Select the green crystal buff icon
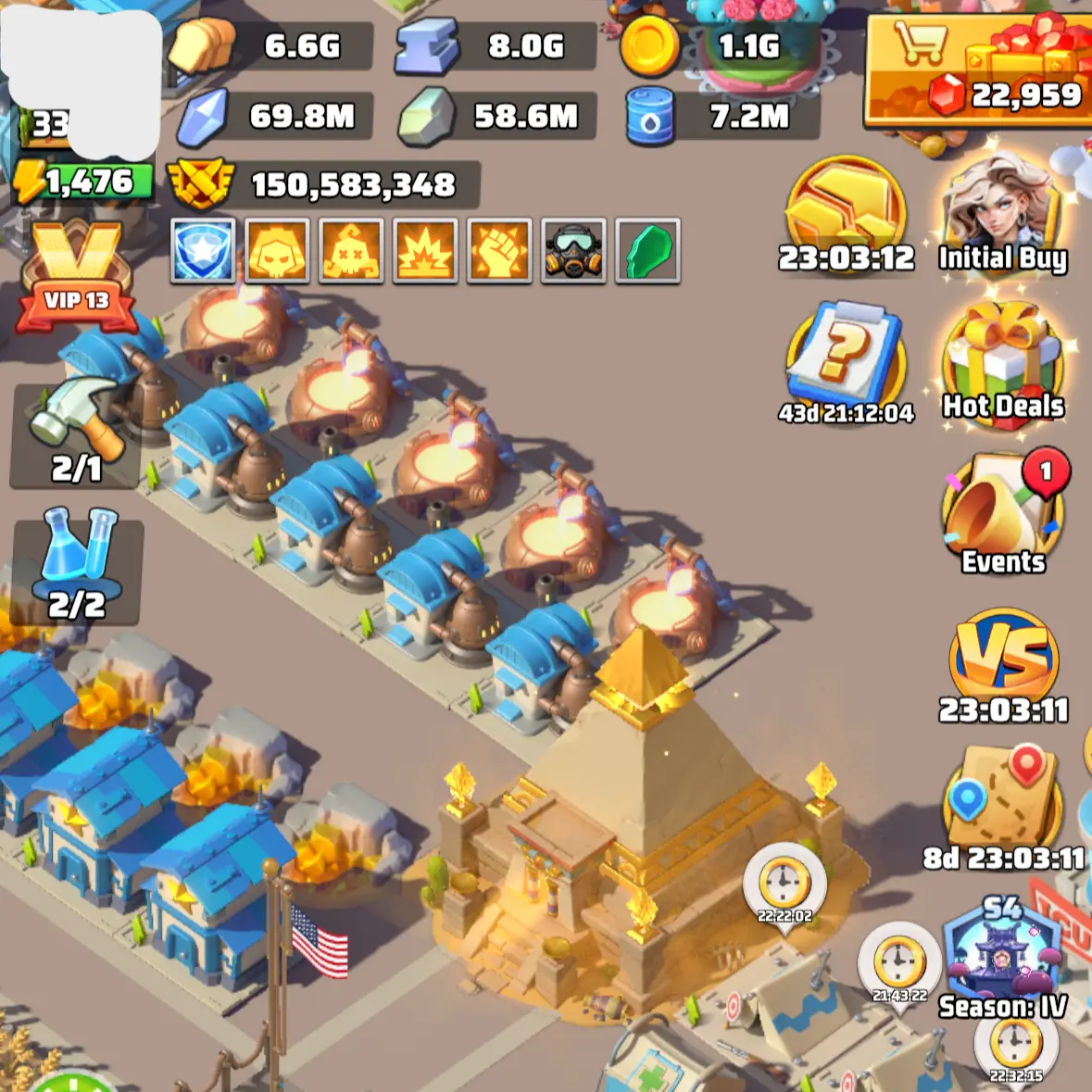The height and width of the screenshot is (1092, 1092). coord(647,250)
